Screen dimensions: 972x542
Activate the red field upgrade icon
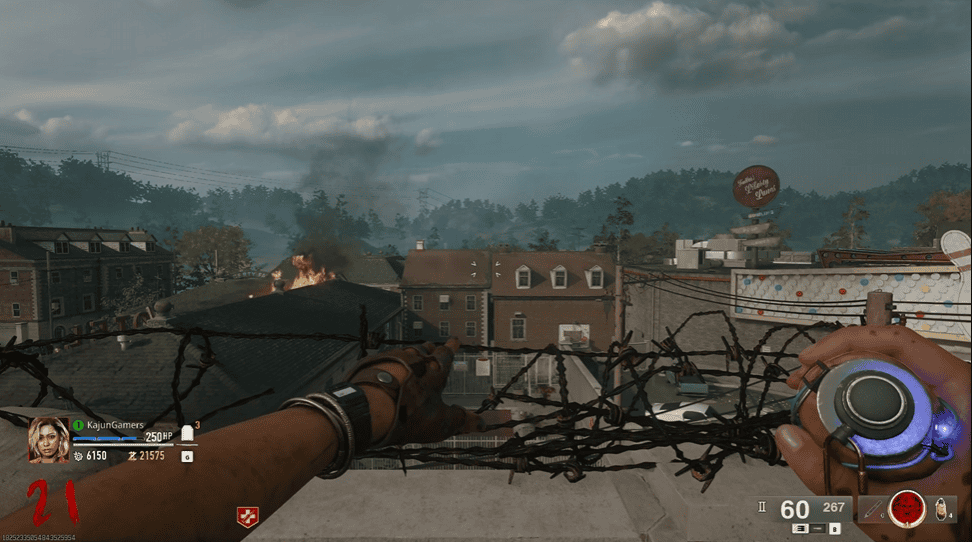907,508
